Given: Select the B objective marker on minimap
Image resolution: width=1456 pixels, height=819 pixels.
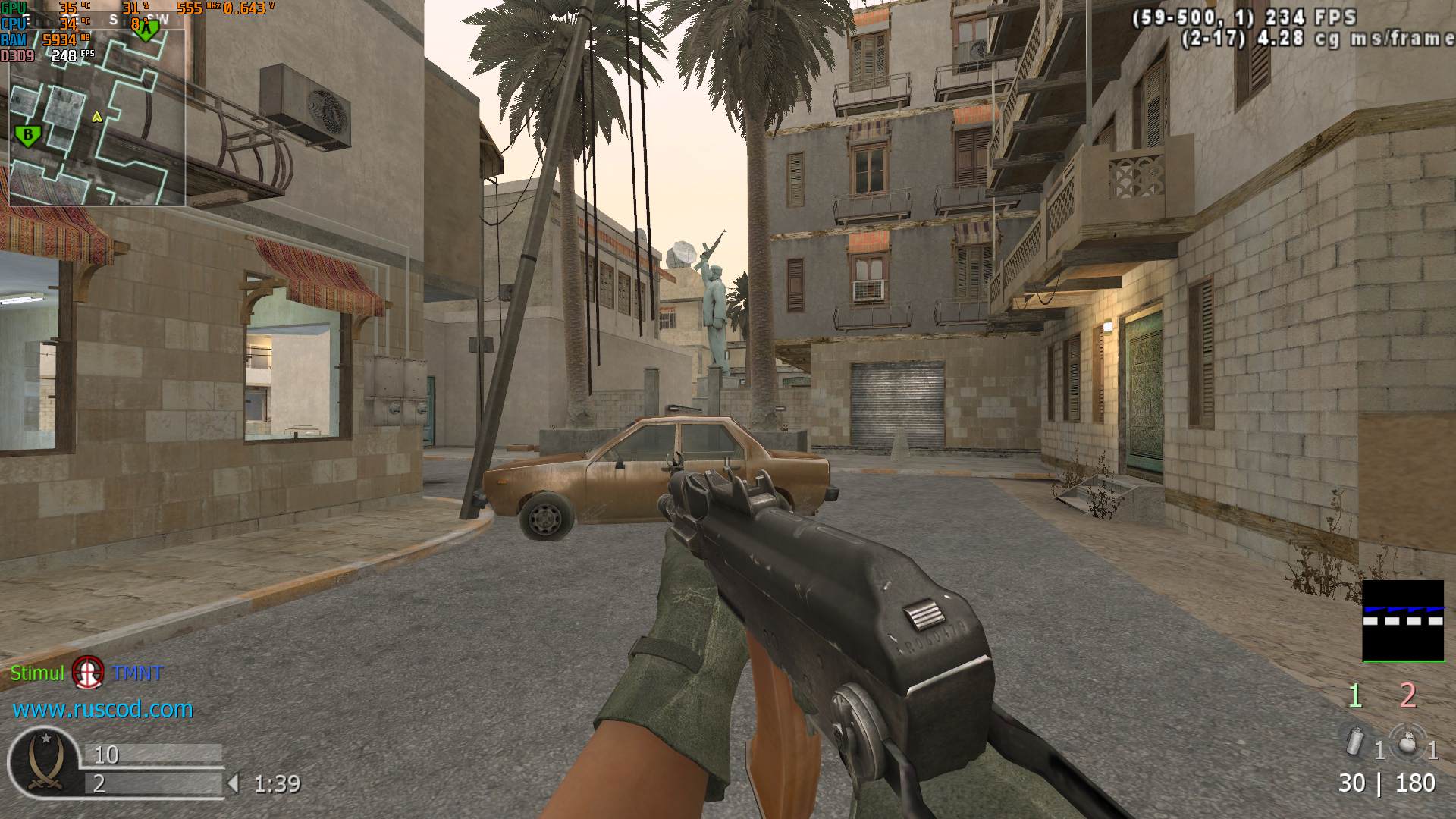Looking at the screenshot, I should (28, 136).
